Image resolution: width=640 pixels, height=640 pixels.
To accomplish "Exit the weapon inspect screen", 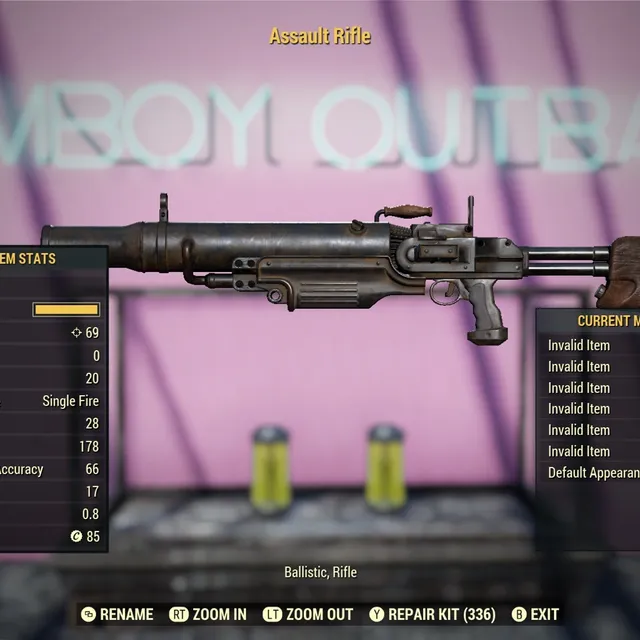I will click(535, 614).
